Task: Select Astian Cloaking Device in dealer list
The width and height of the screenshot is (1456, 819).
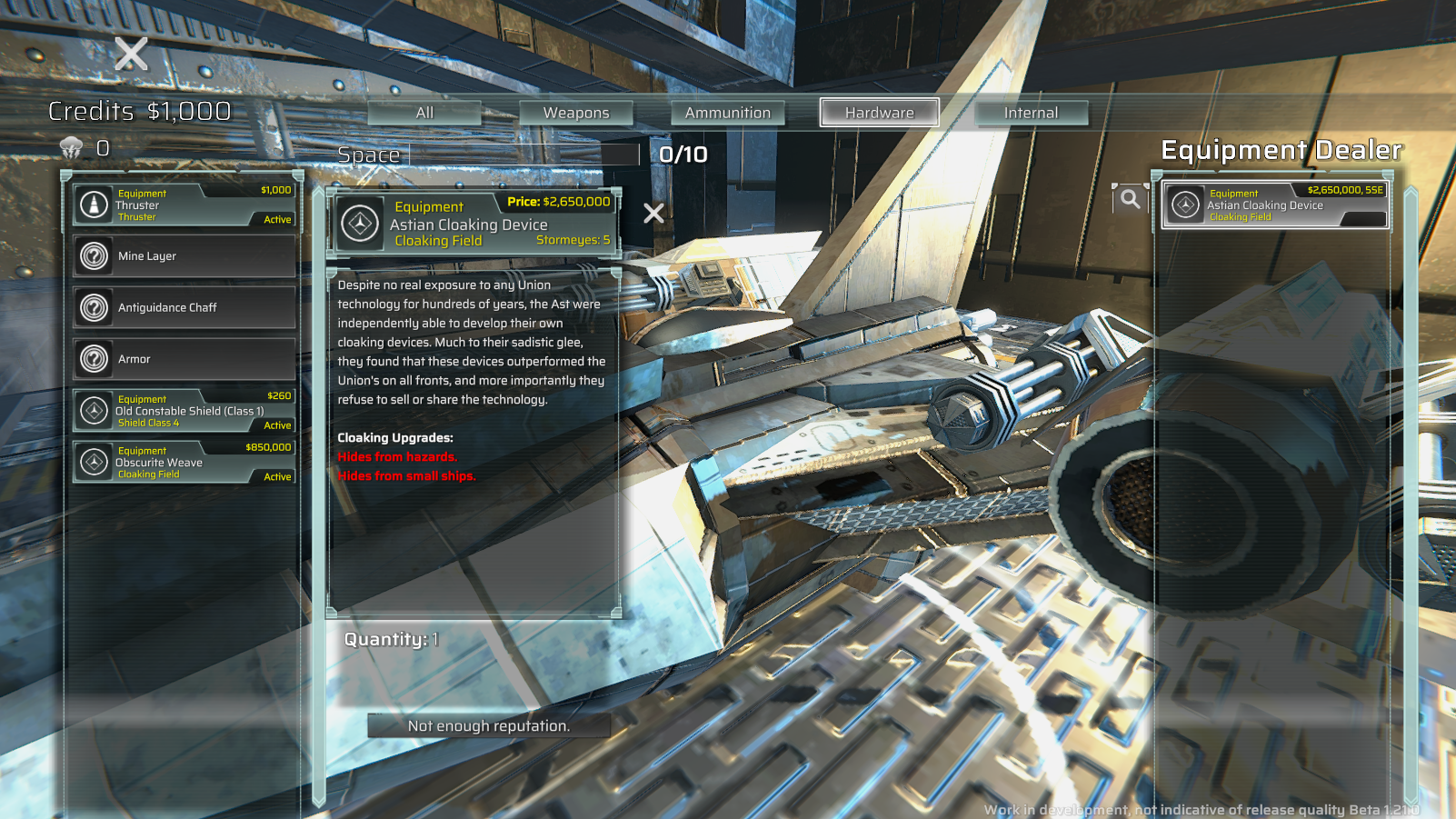Action: [x=1275, y=205]
